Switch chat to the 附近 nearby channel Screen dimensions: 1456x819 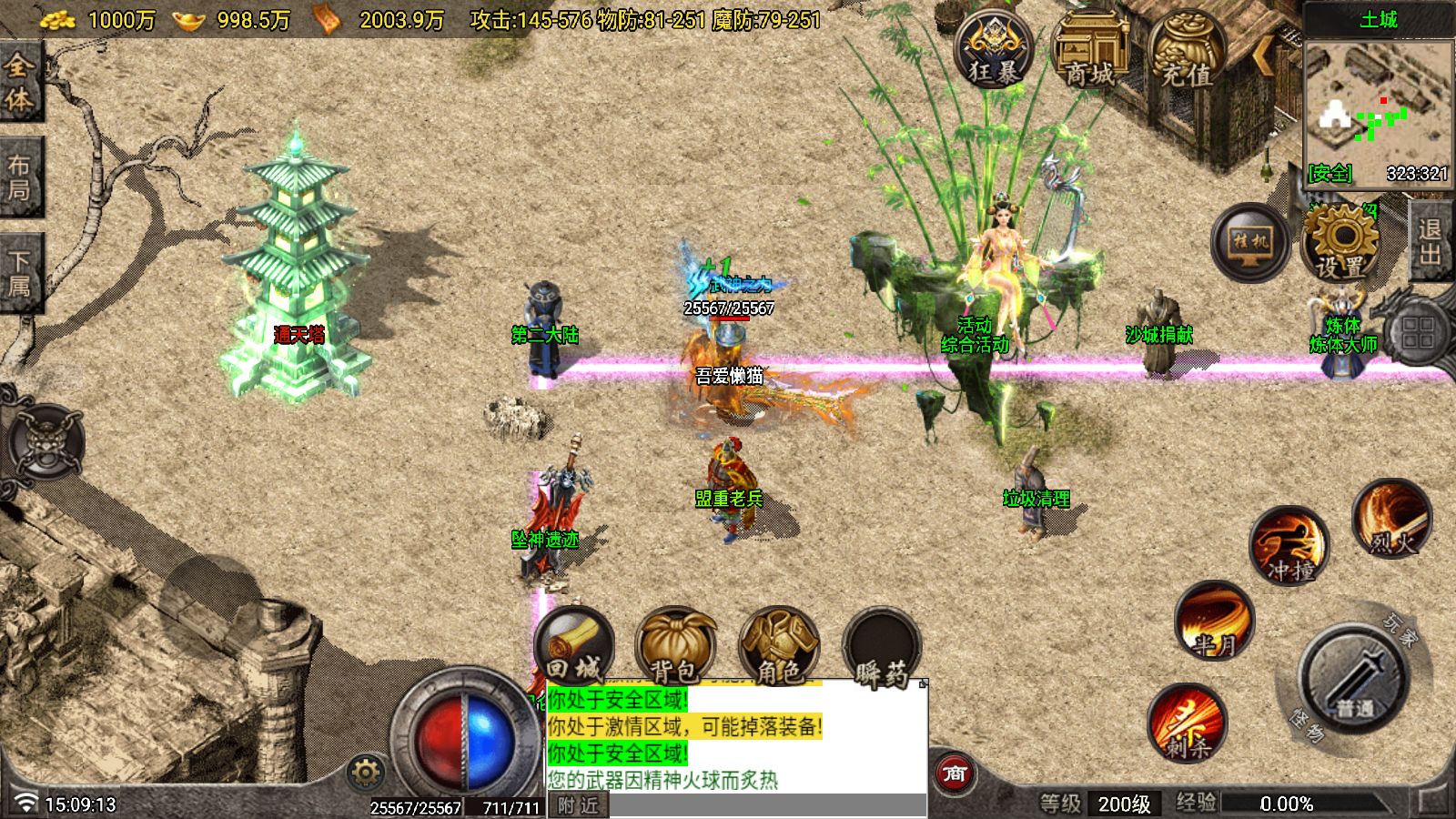click(x=578, y=805)
